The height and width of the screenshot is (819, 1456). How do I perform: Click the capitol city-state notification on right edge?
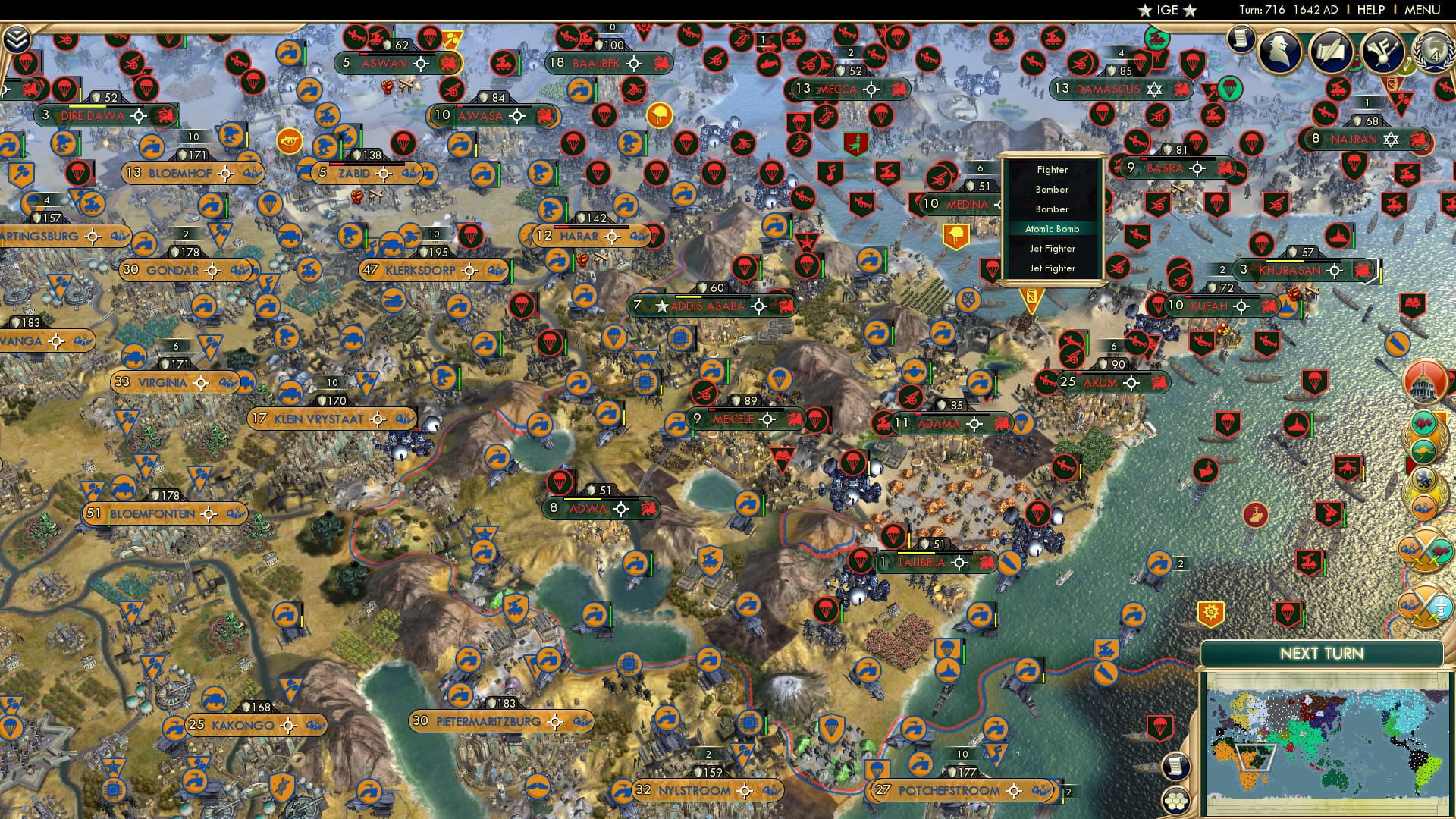pyautogui.click(x=1423, y=381)
